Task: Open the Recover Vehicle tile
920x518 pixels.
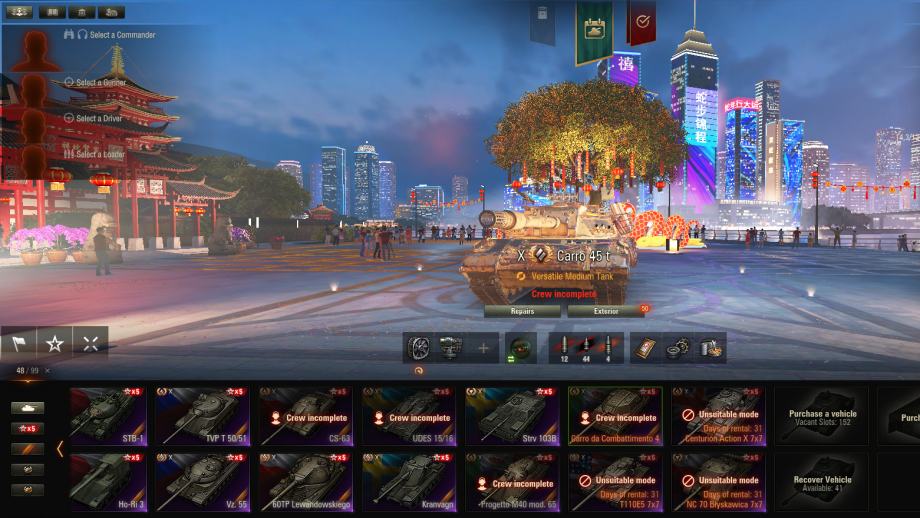Action: click(822, 482)
